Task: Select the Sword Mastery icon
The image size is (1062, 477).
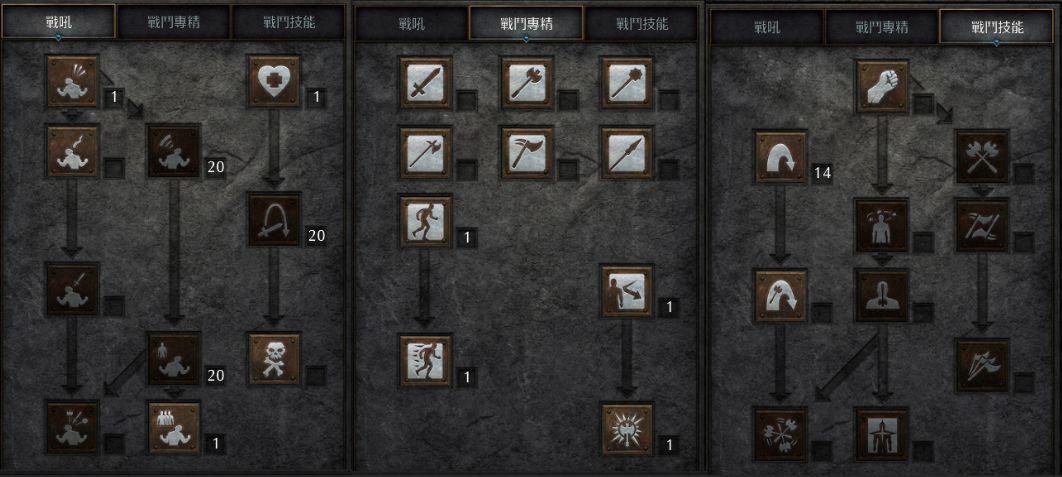Action: pos(426,82)
